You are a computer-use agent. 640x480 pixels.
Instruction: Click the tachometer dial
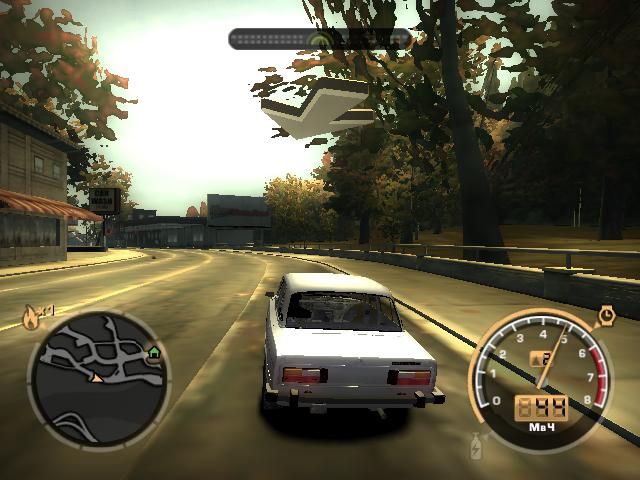click(x=541, y=377)
